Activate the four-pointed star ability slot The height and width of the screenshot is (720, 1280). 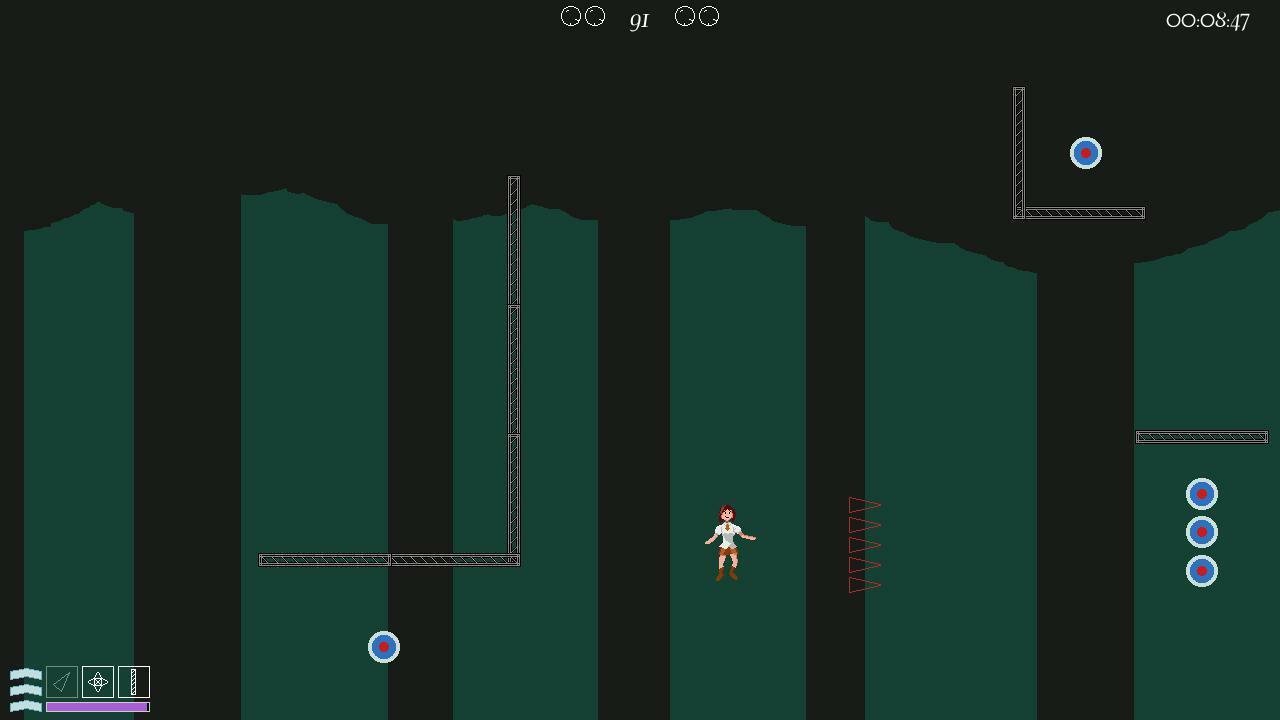(x=98, y=682)
